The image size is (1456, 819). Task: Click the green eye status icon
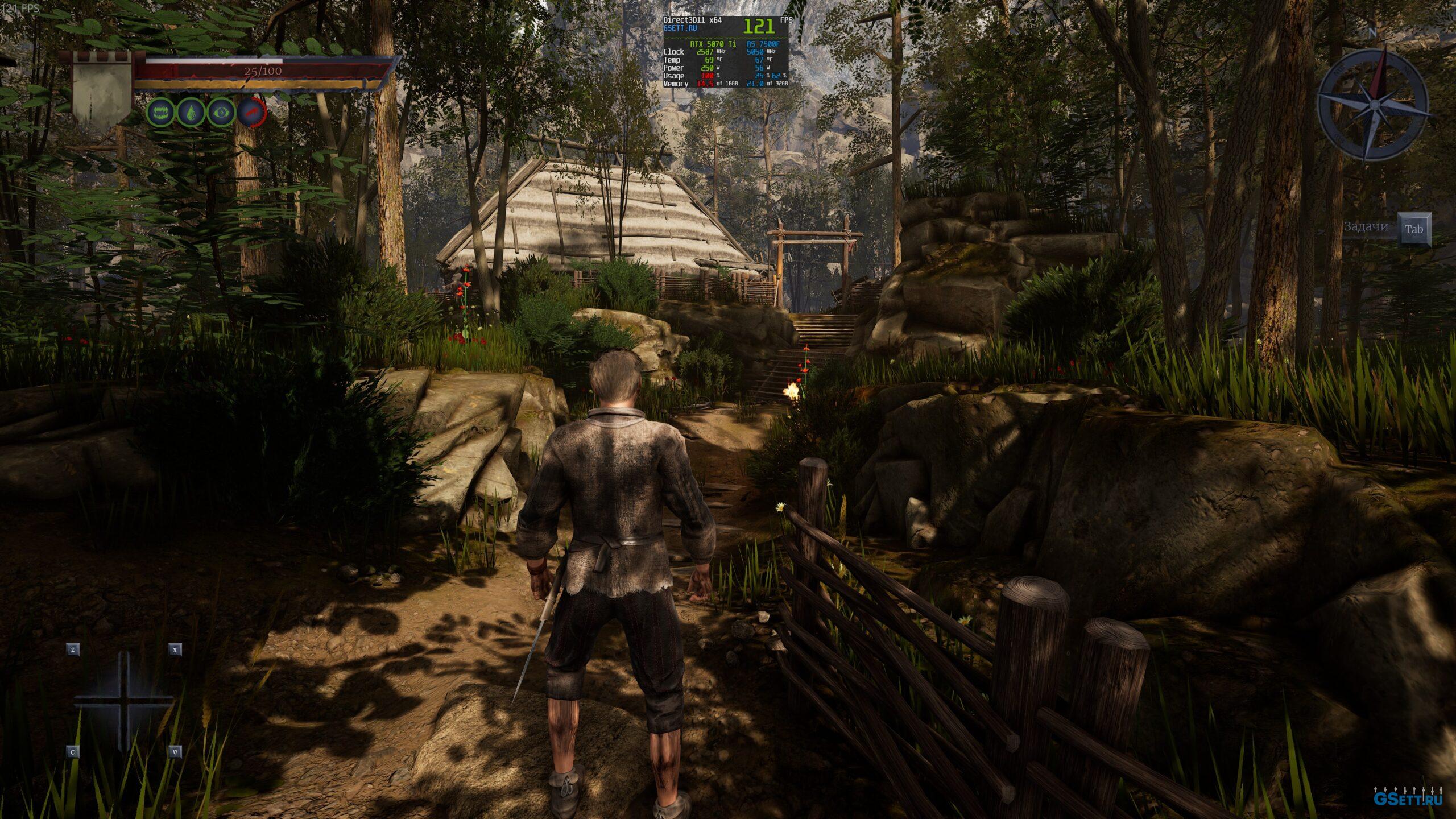tap(221, 112)
